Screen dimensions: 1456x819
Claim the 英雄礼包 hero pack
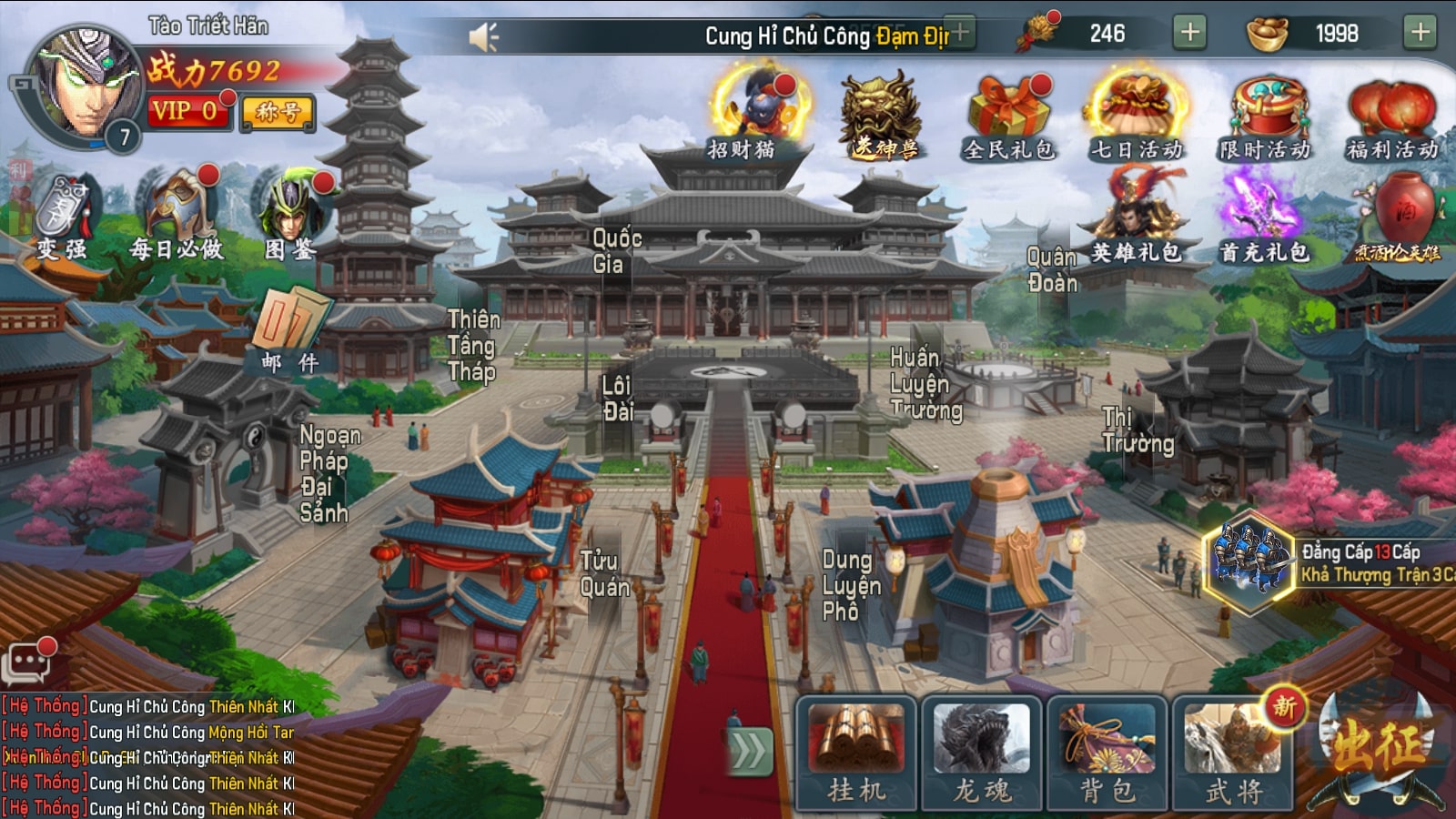(x=1136, y=218)
